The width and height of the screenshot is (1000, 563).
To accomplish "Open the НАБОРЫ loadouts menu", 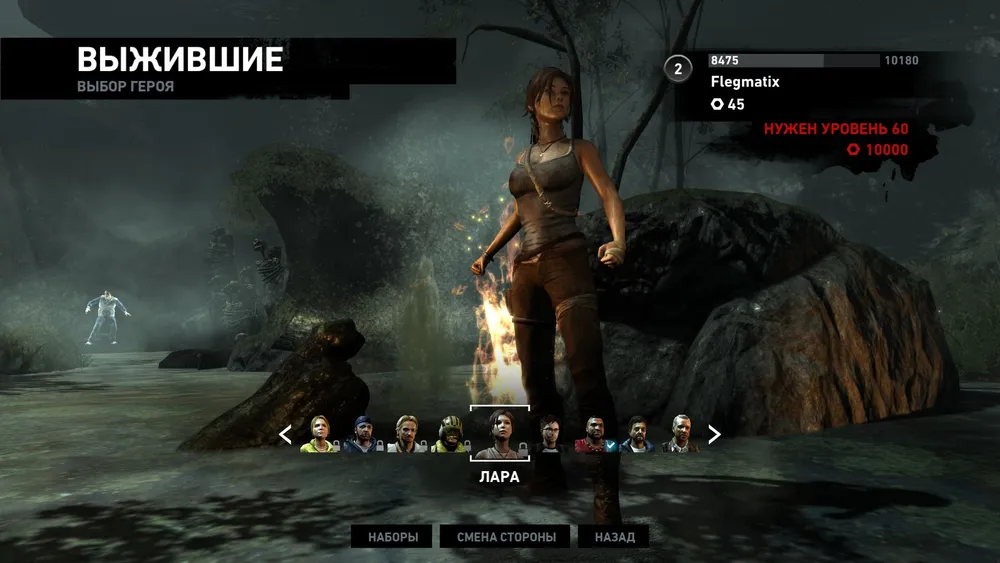I will click(x=392, y=537).
